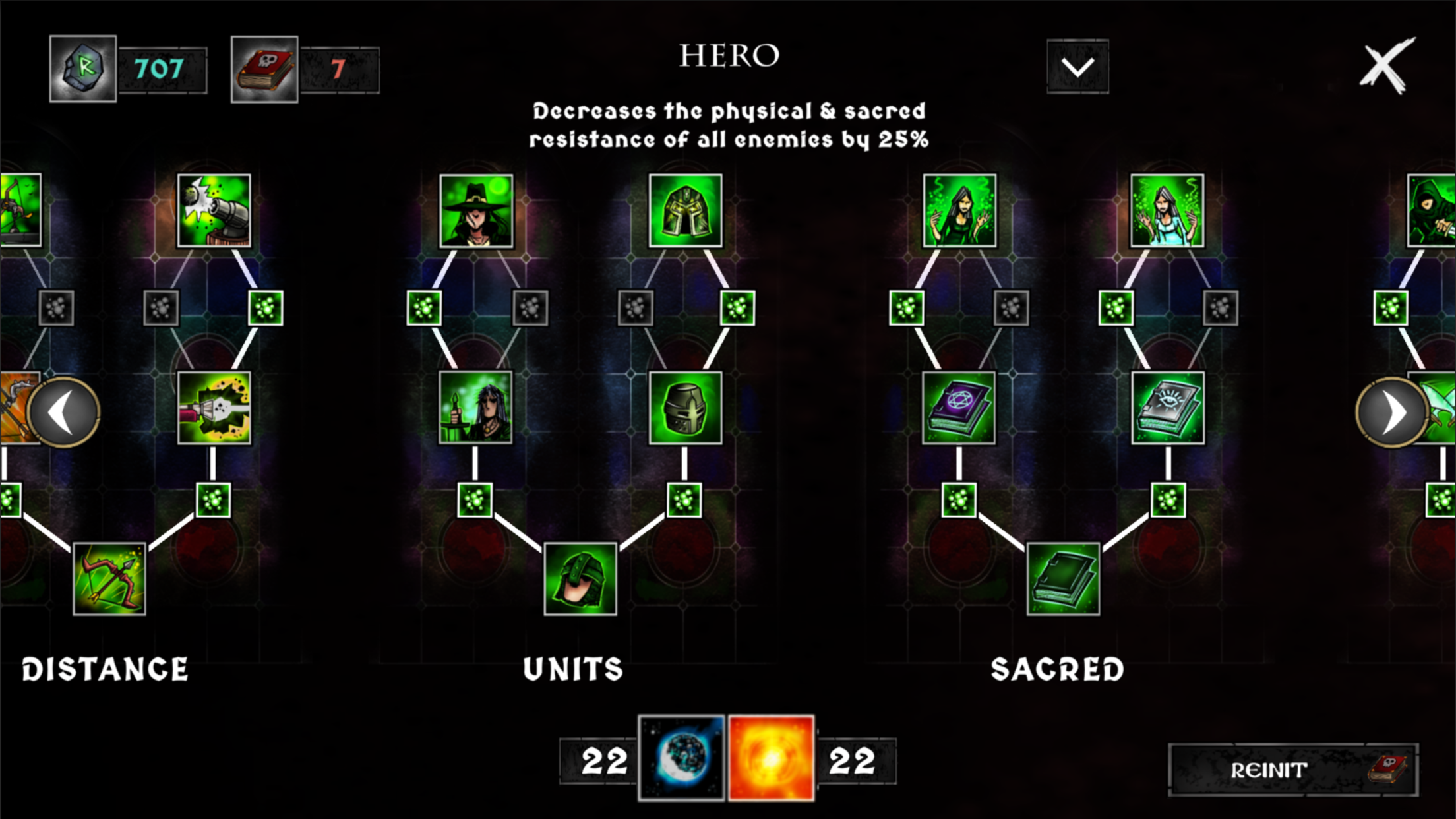1456x819 pixels.
Task: Choose the green chest armor skill
Action: tap(685, 211)
